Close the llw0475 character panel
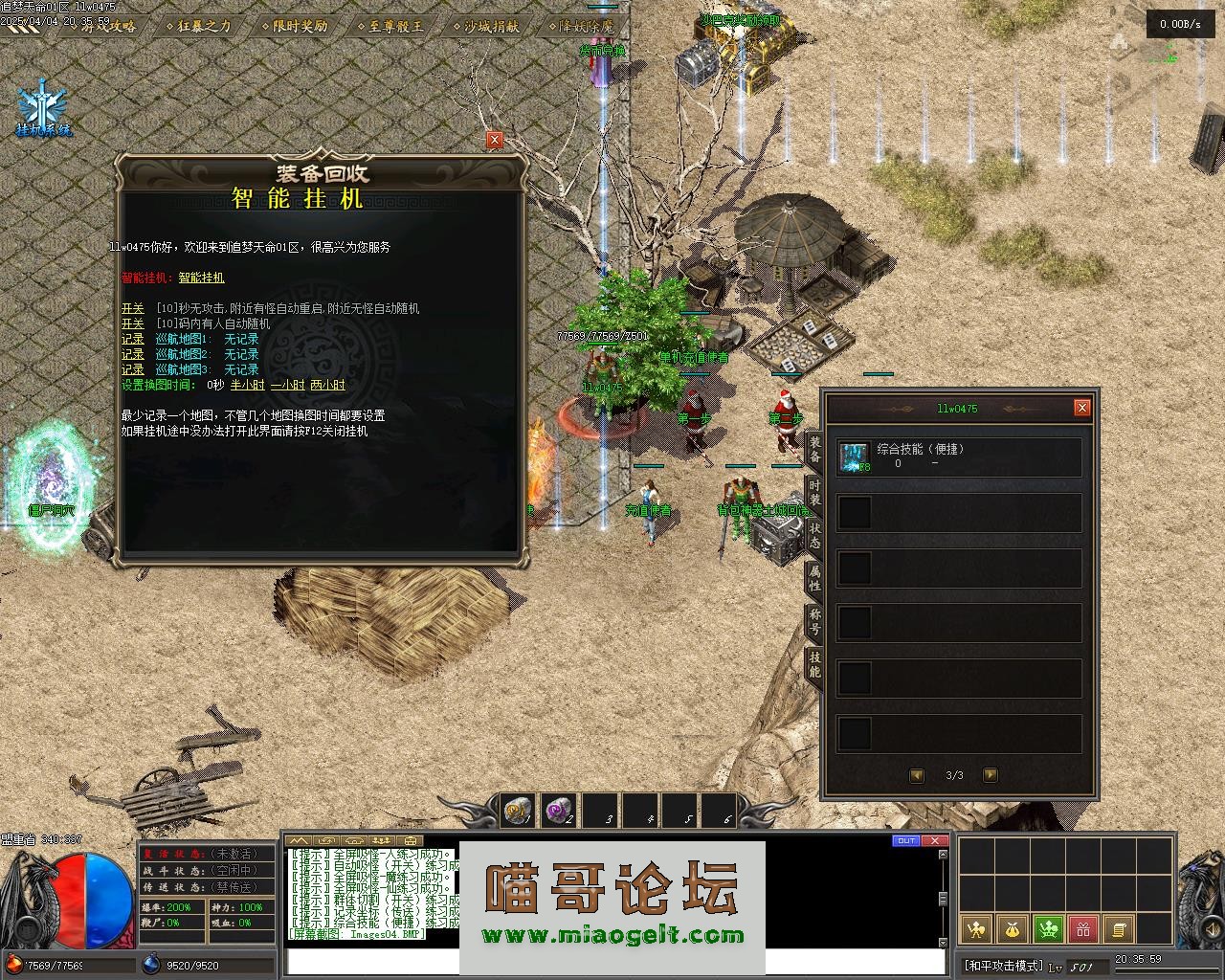The width and height of the screenshot is (1225, 980). click(1082, 408)
